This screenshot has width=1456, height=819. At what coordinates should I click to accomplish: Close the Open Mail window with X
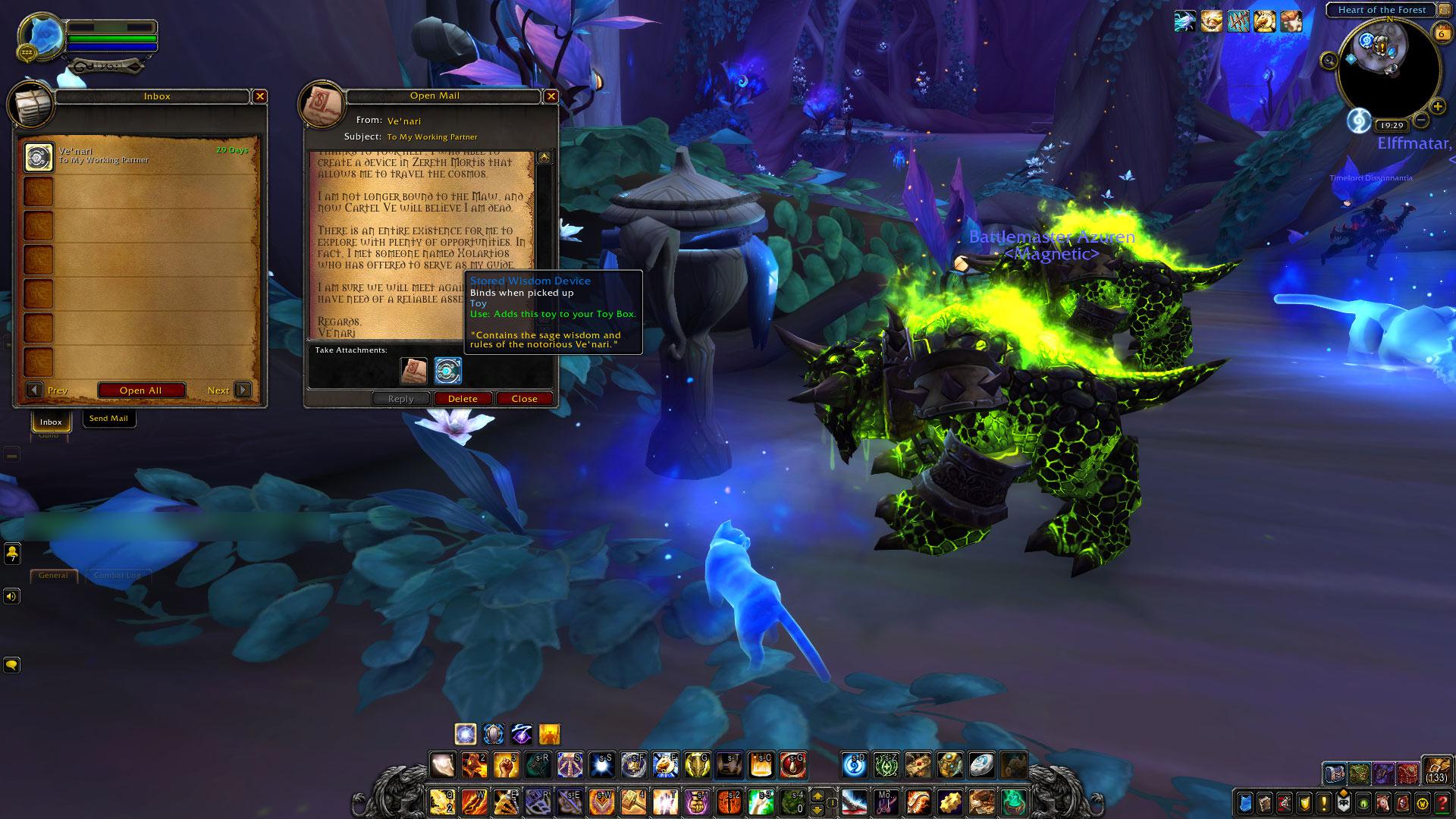tap(551, 96)
